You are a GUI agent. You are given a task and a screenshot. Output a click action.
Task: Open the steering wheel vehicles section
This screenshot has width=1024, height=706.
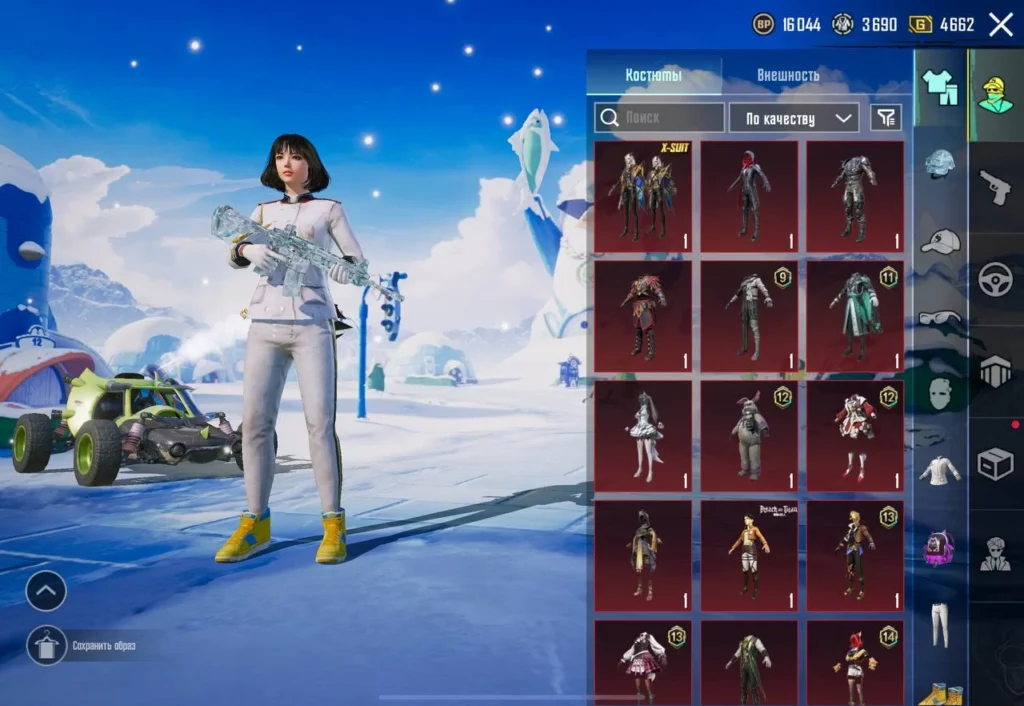995,279
